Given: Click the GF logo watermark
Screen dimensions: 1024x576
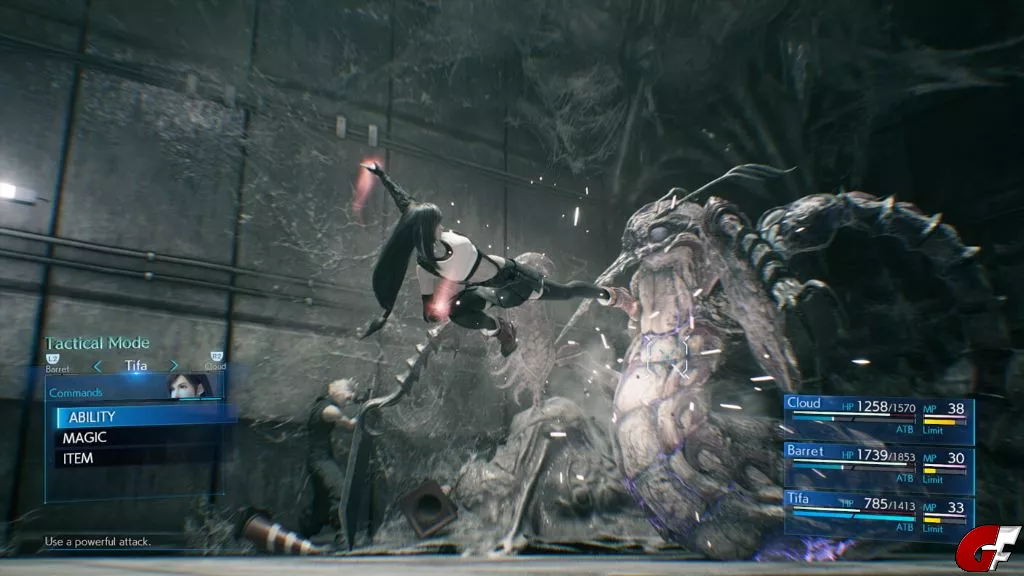Looking at the screenshot, I should [986, 548].
